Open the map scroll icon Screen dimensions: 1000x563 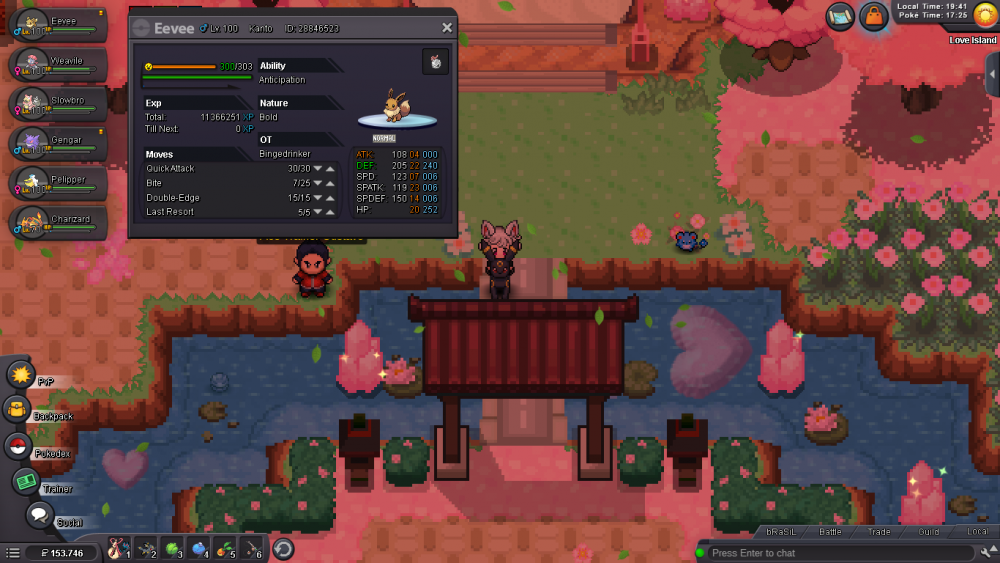point(840,16)
